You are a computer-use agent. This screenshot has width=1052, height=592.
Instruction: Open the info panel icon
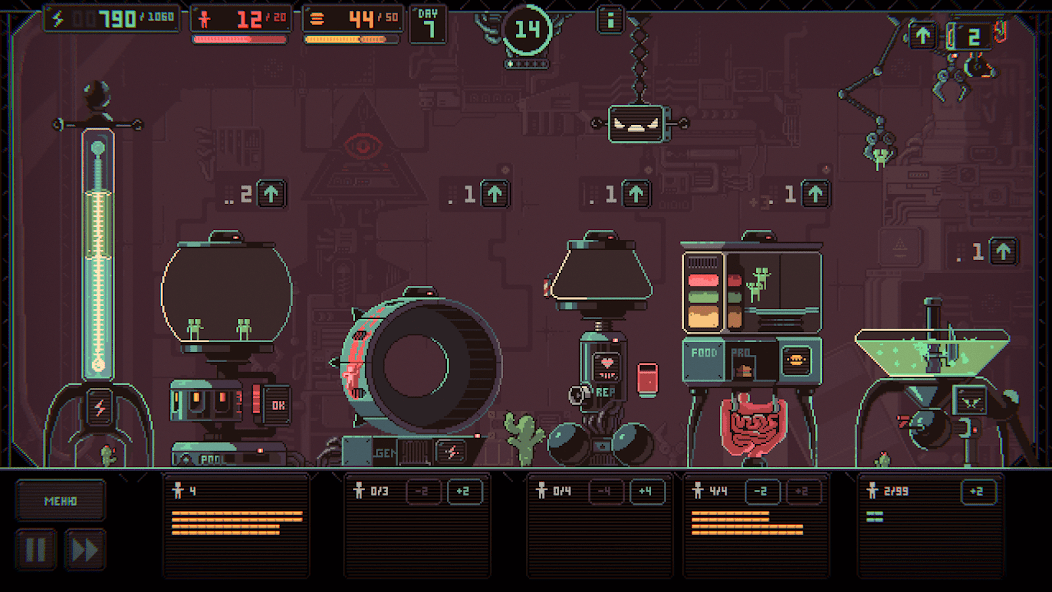[x=610, y=19]
